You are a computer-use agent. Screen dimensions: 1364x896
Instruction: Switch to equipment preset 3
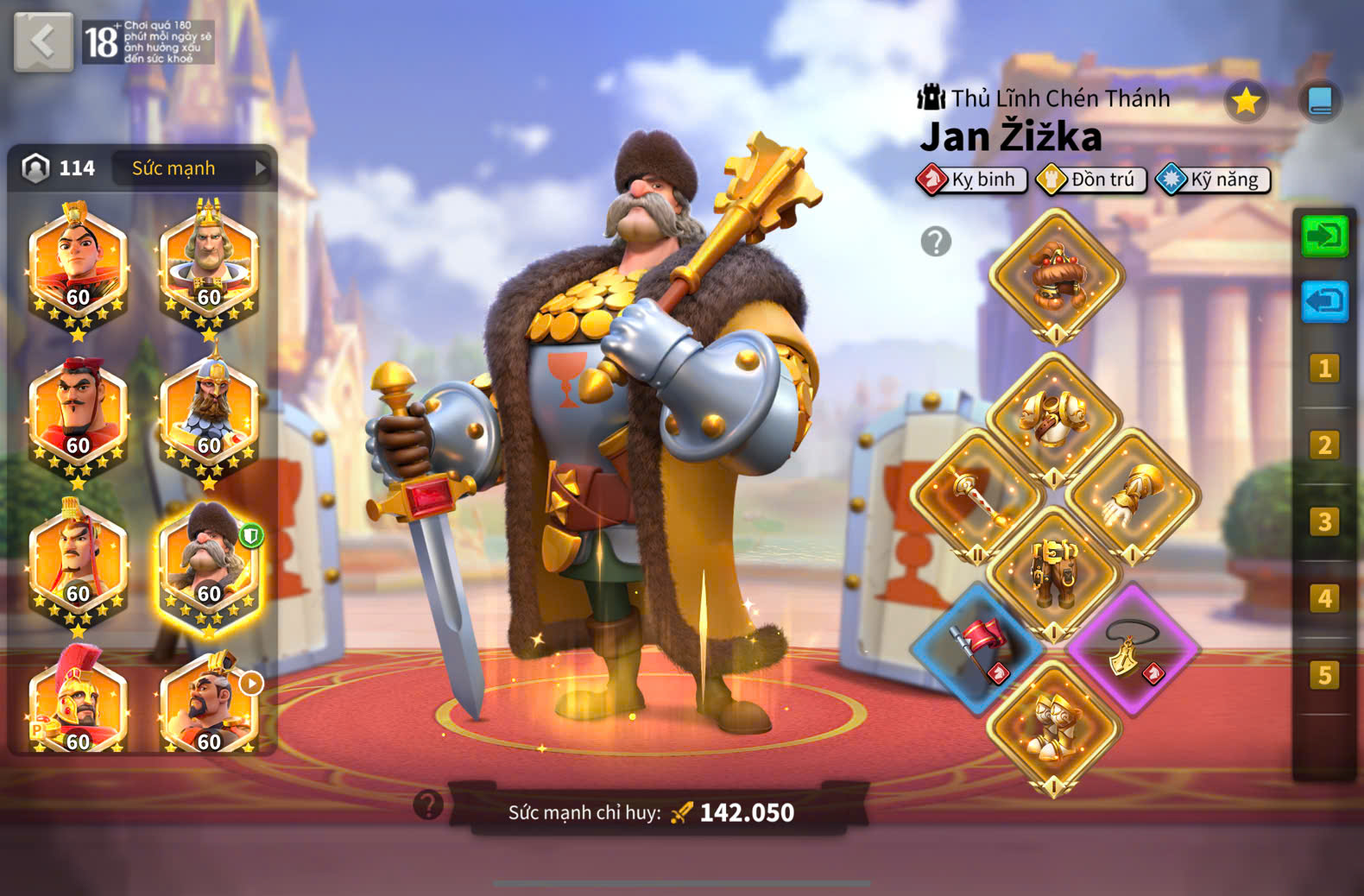[1324, 521]
